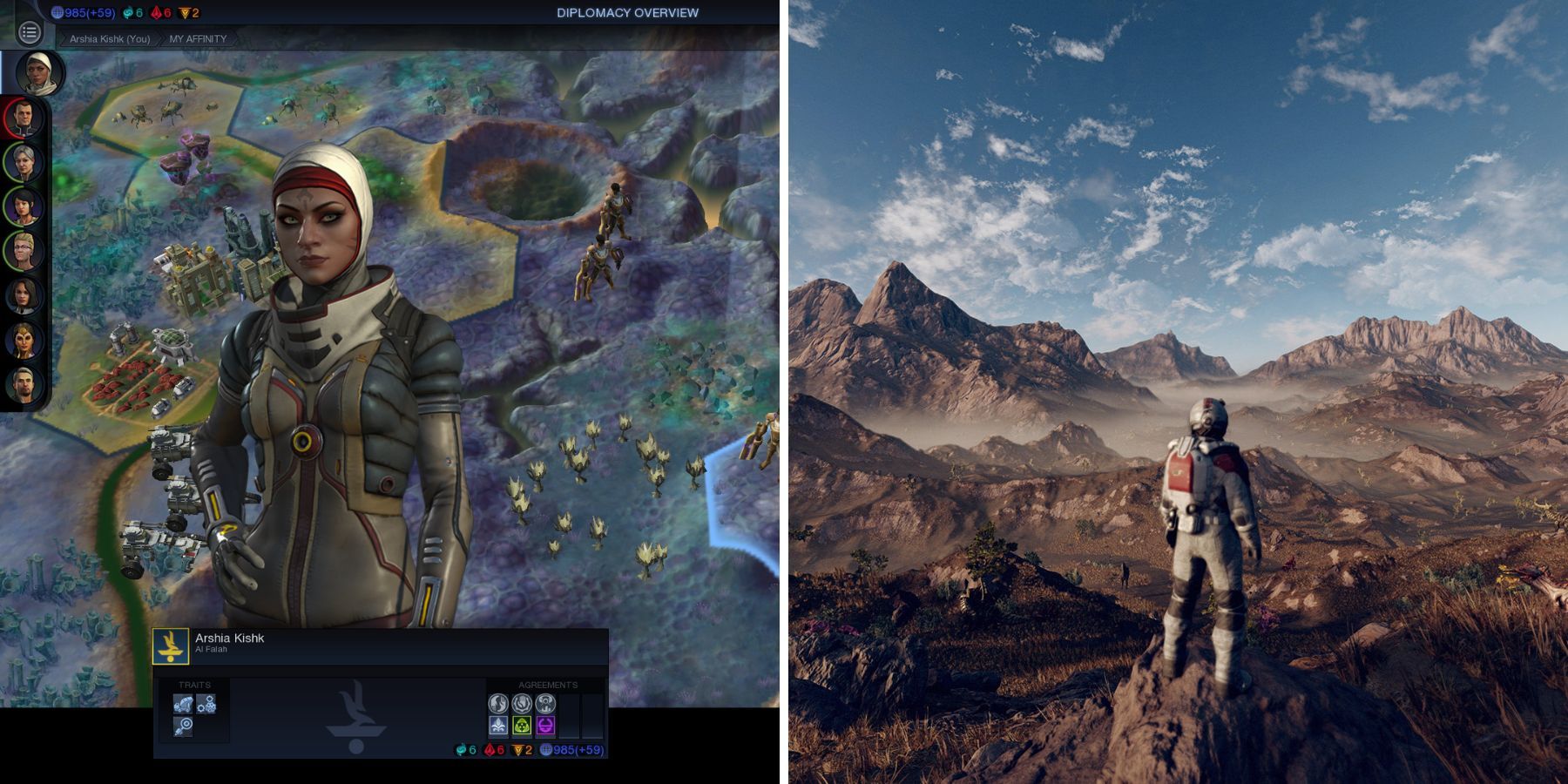
Task: Toggle the blue Purity agreement slot
Action: [x=500, y=726]
